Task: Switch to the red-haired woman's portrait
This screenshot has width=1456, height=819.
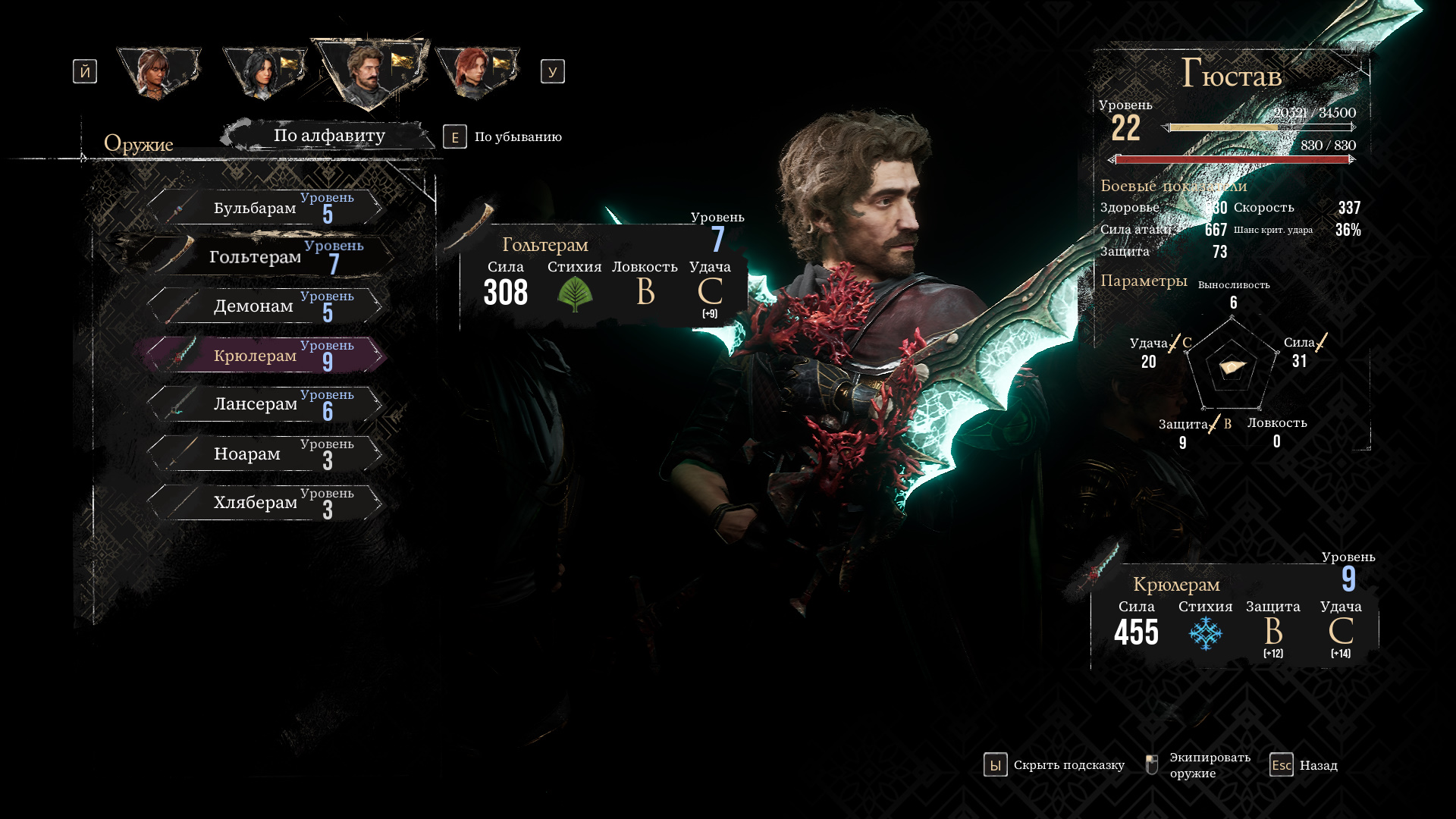Action: (475, 72)
